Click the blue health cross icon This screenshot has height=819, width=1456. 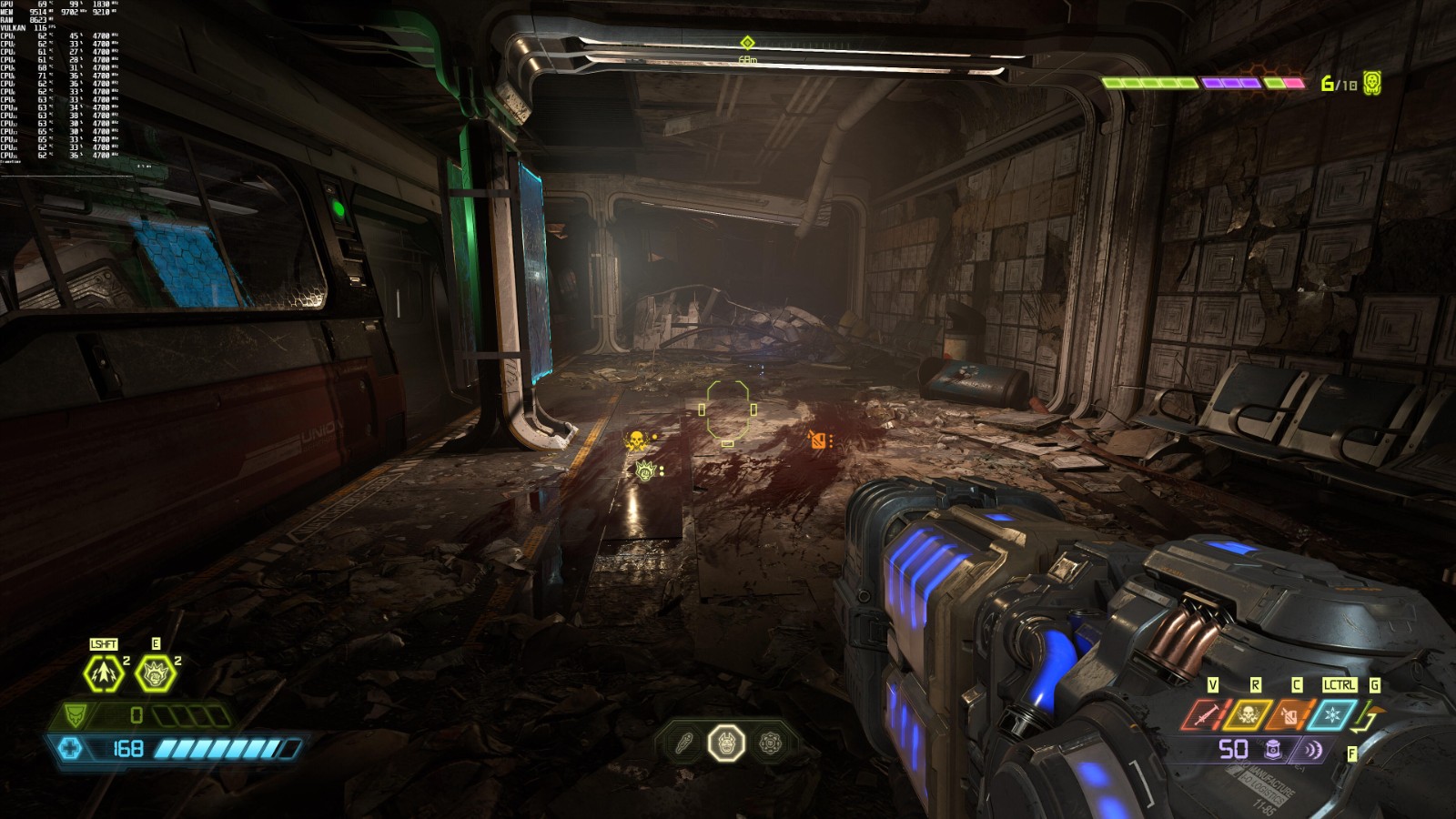[x=70, y=748]
